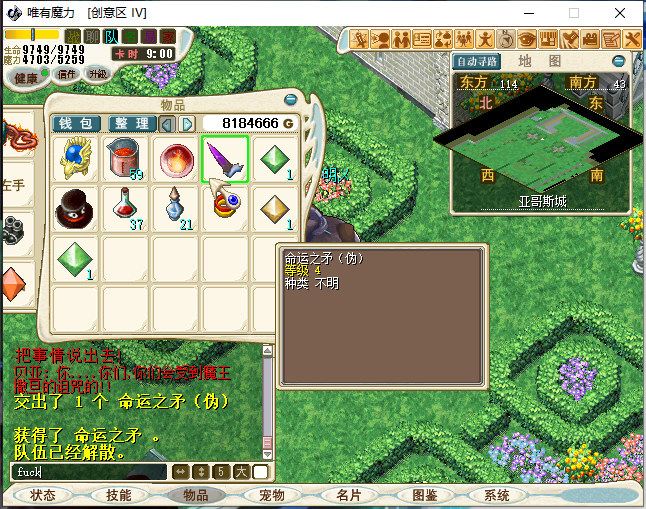Image resolution: width=646 pixels, height=509 pixels.
Task: Switch to the 技能 skills tab
Action: click(x=119, y=495)
